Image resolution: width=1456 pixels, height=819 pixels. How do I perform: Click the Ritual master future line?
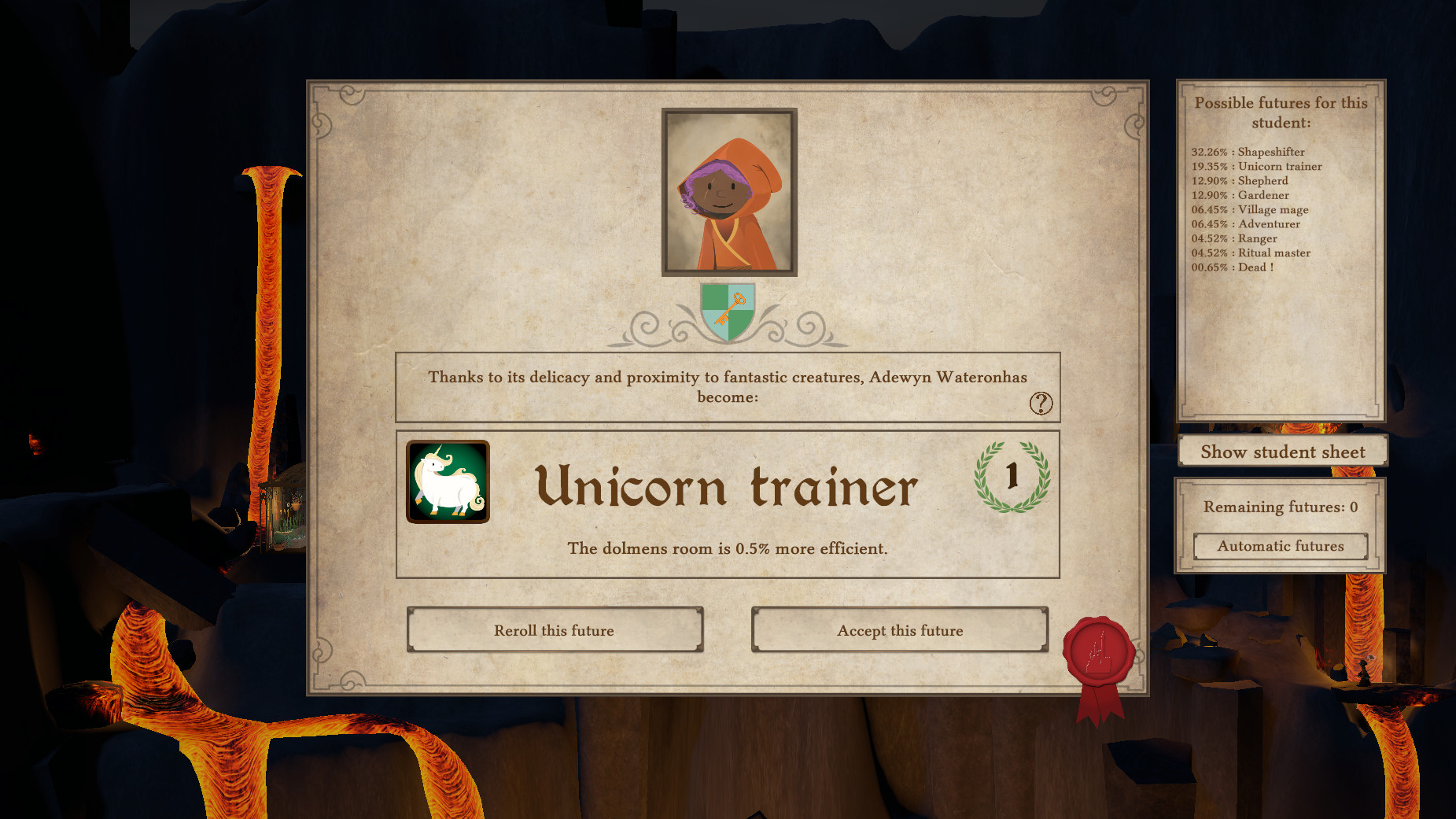pyautogui.click(x=1251, y=253)
